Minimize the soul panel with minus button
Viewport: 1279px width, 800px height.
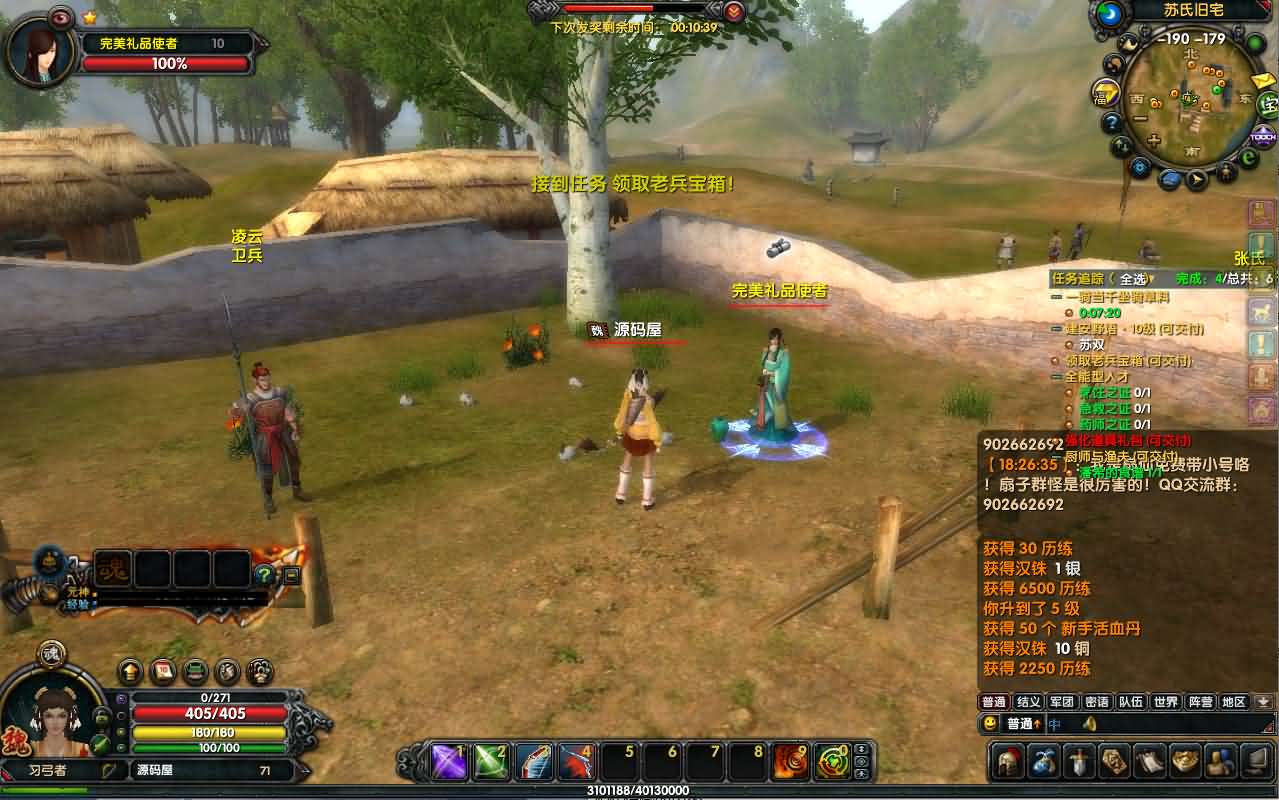[292, 575]
